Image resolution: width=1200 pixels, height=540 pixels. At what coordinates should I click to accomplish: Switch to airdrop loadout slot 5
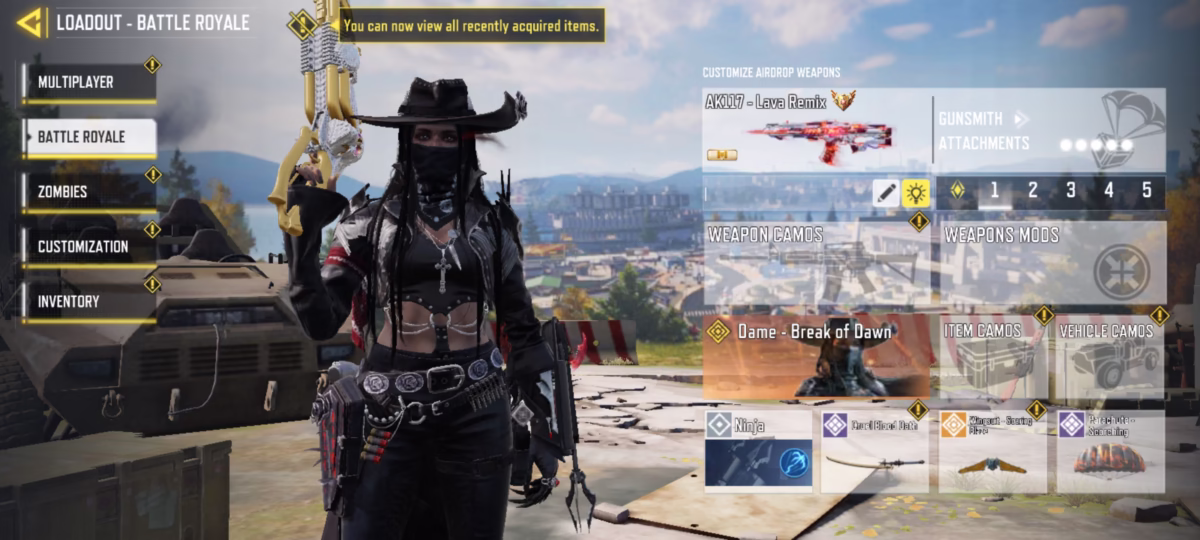(1146, 191)
